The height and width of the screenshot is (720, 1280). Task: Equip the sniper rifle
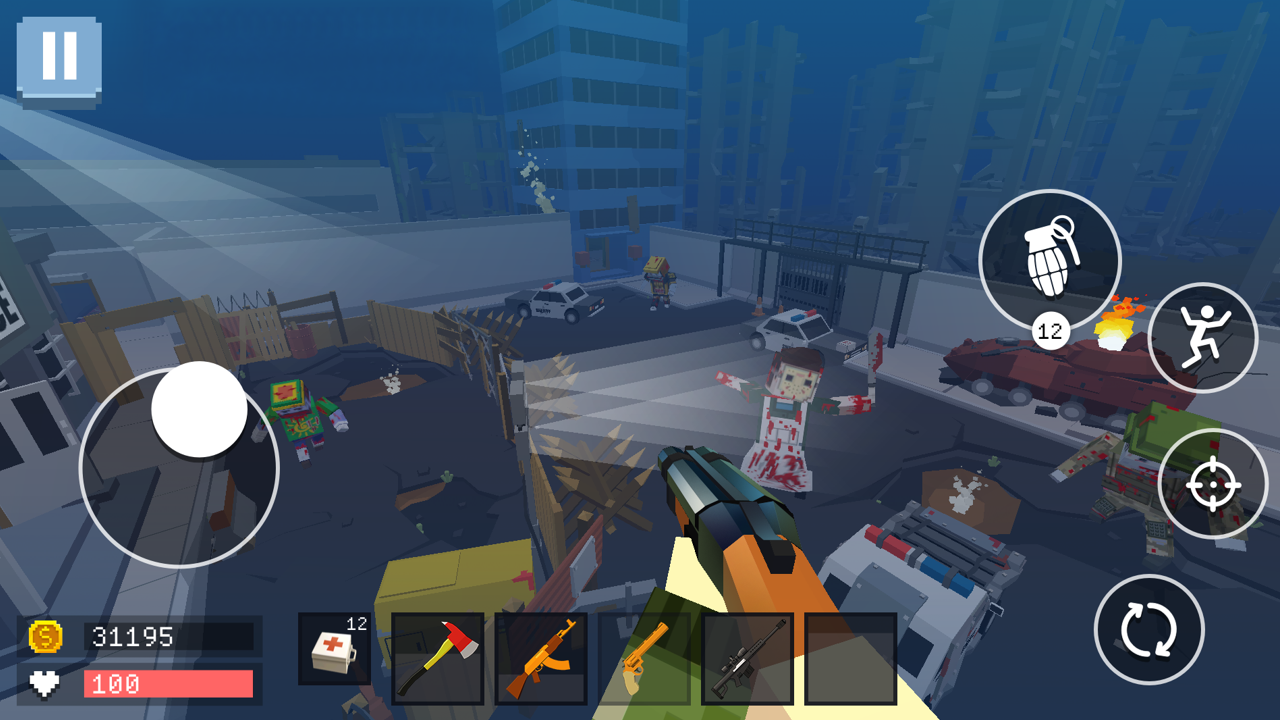(x=745, y=657)
